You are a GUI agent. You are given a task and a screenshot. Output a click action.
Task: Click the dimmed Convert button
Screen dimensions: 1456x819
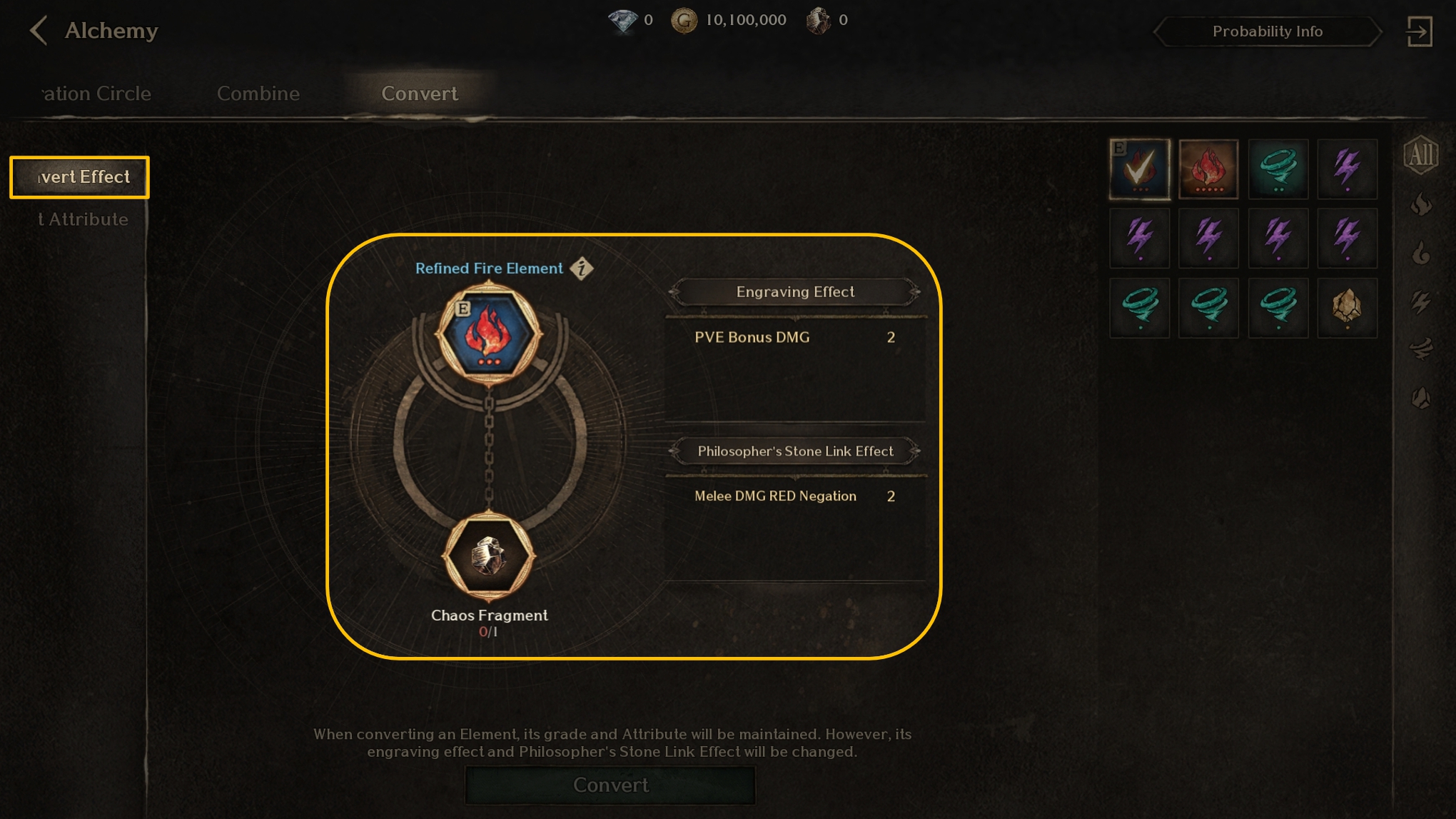pos(610,785)
